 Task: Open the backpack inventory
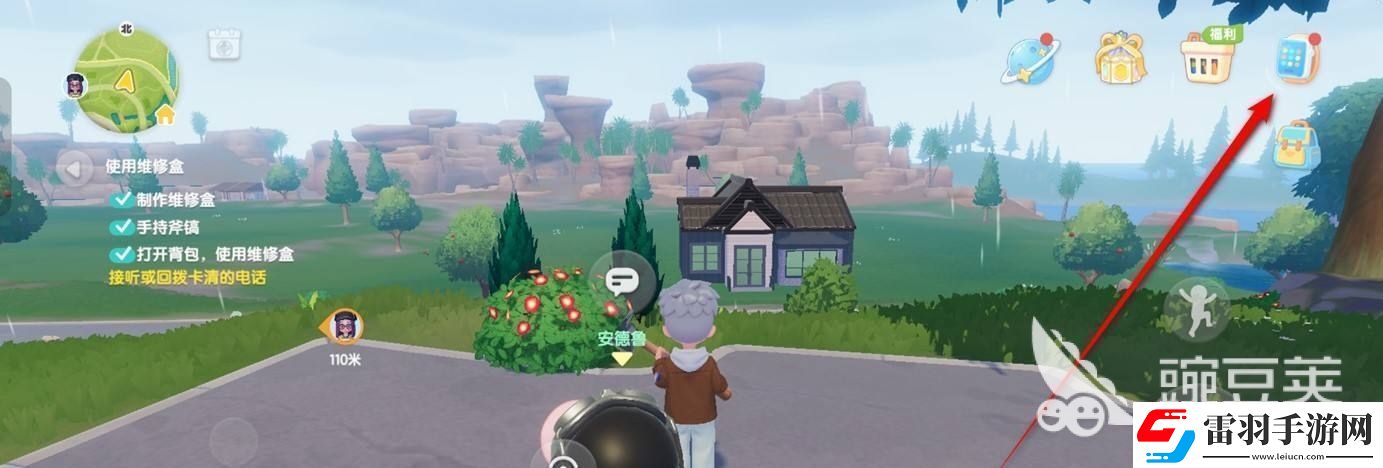coord(1296,146)
